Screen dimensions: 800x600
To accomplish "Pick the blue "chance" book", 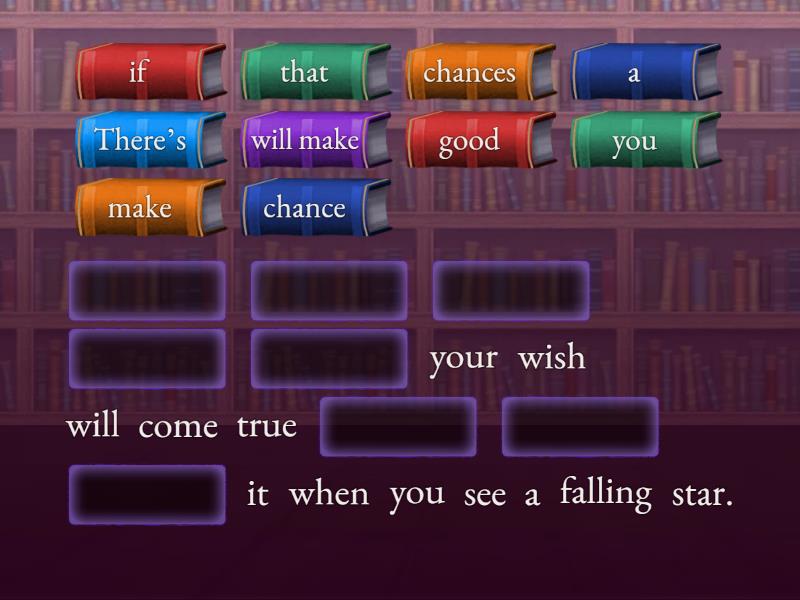I will point(304,208).
